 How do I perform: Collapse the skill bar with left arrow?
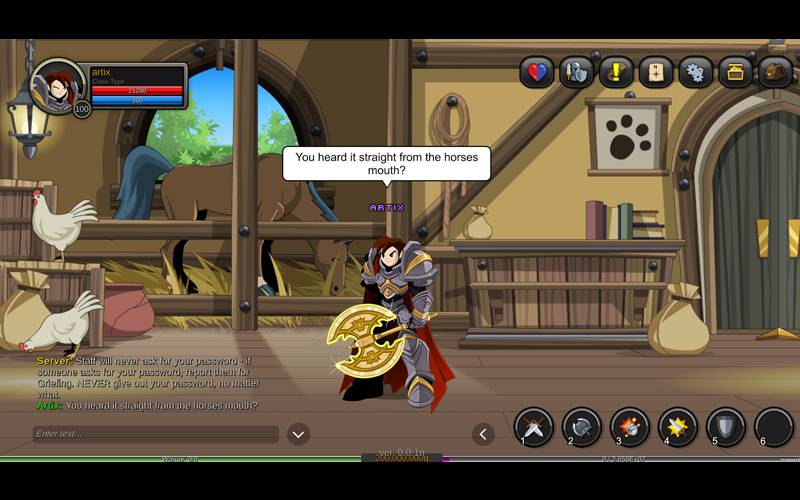(x=484, y=434)
